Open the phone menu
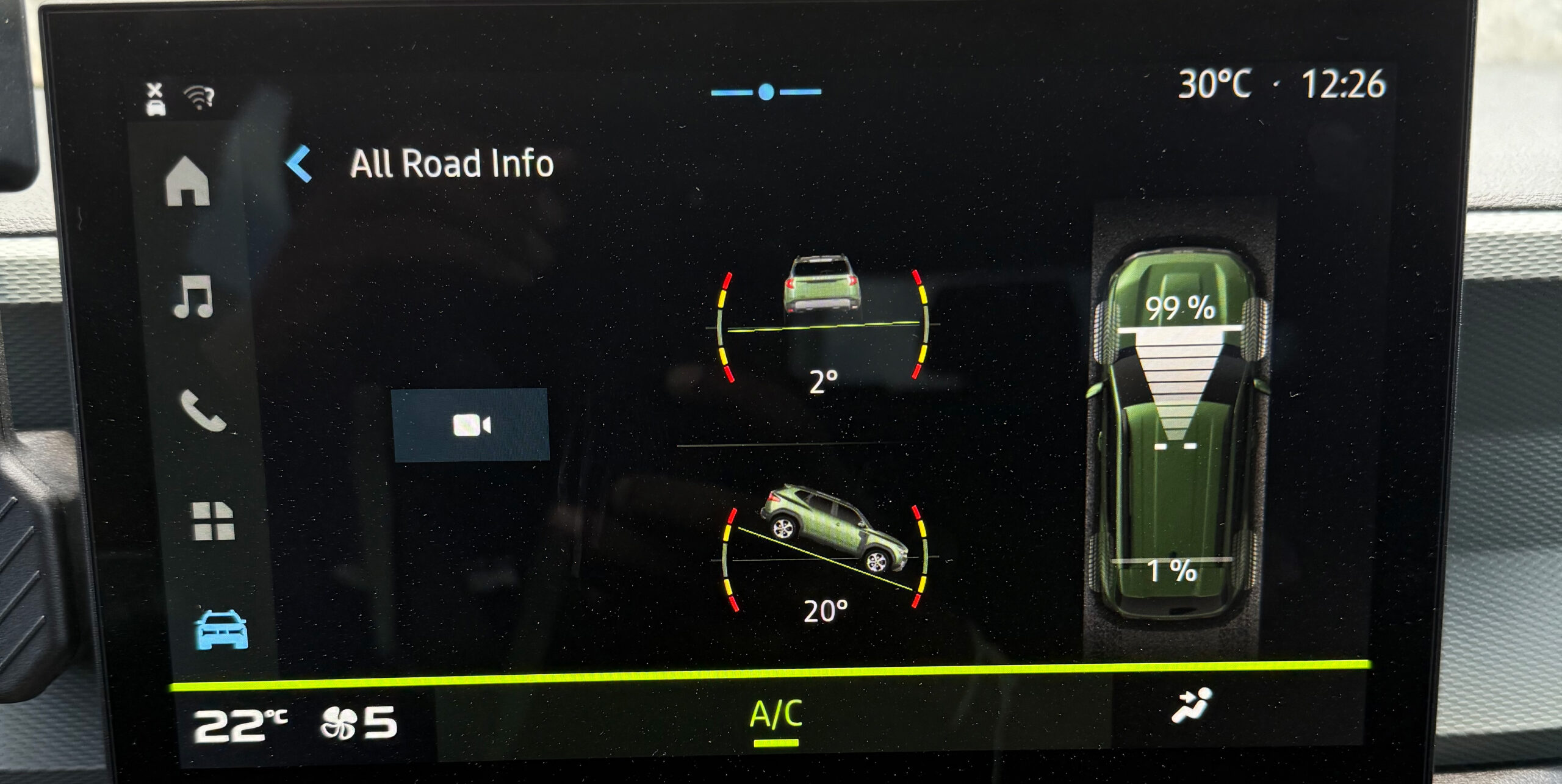 203,411
